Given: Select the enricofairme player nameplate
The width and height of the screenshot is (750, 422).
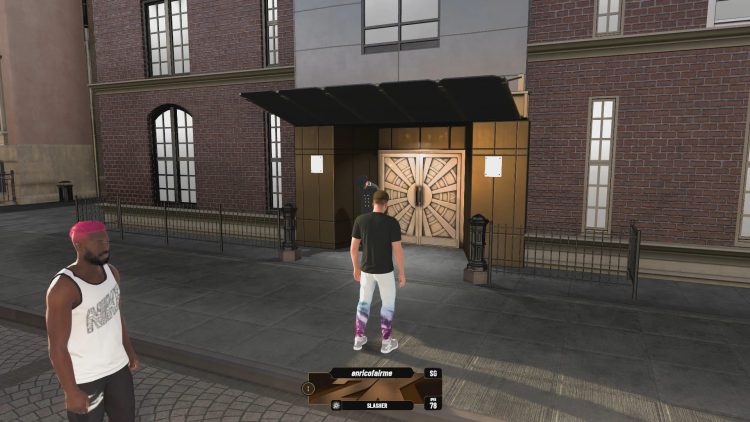Looking at the screenshot, I should (x=374, y=372).
